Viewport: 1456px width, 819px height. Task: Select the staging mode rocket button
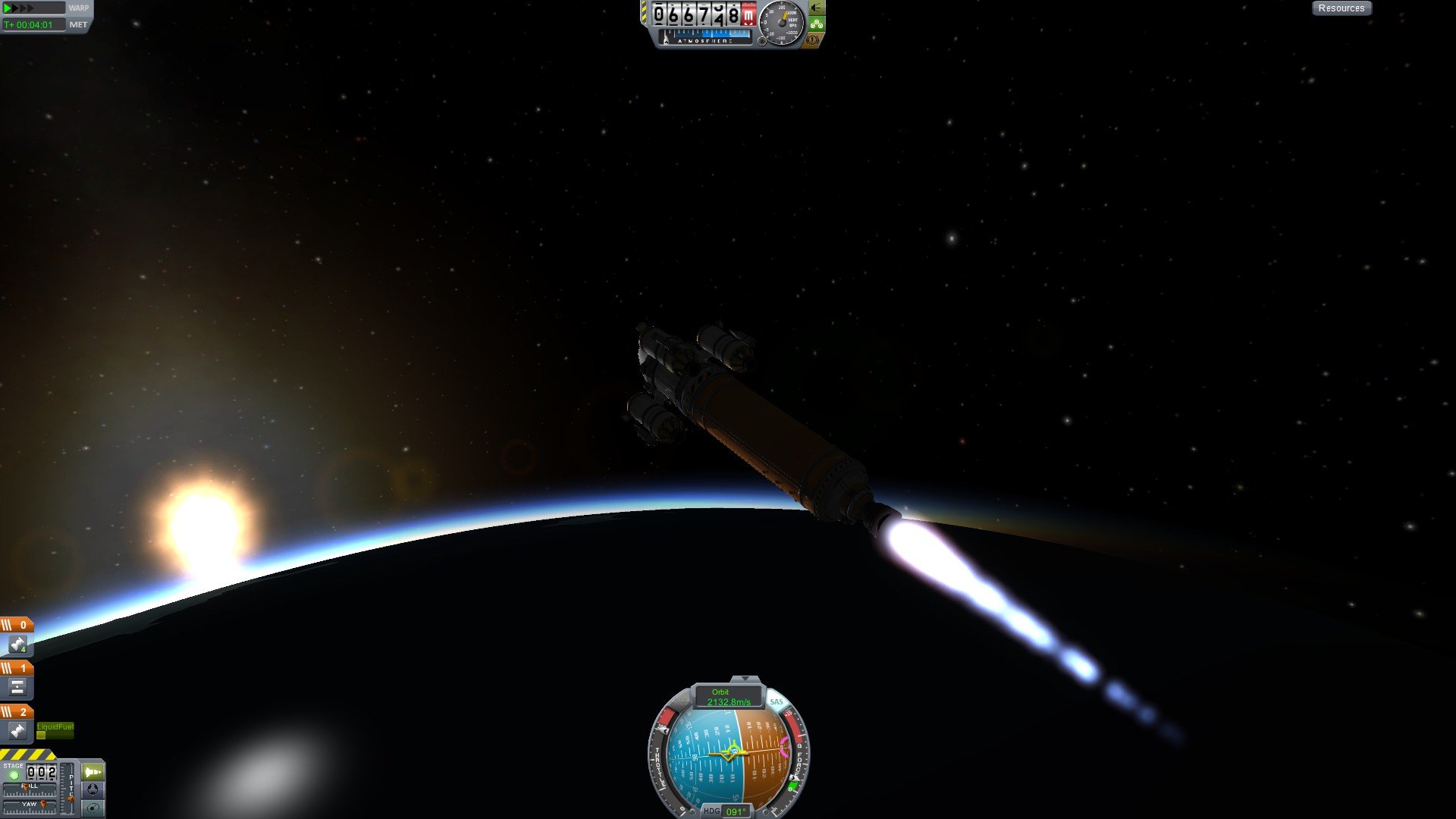click(x=93, y=772)
